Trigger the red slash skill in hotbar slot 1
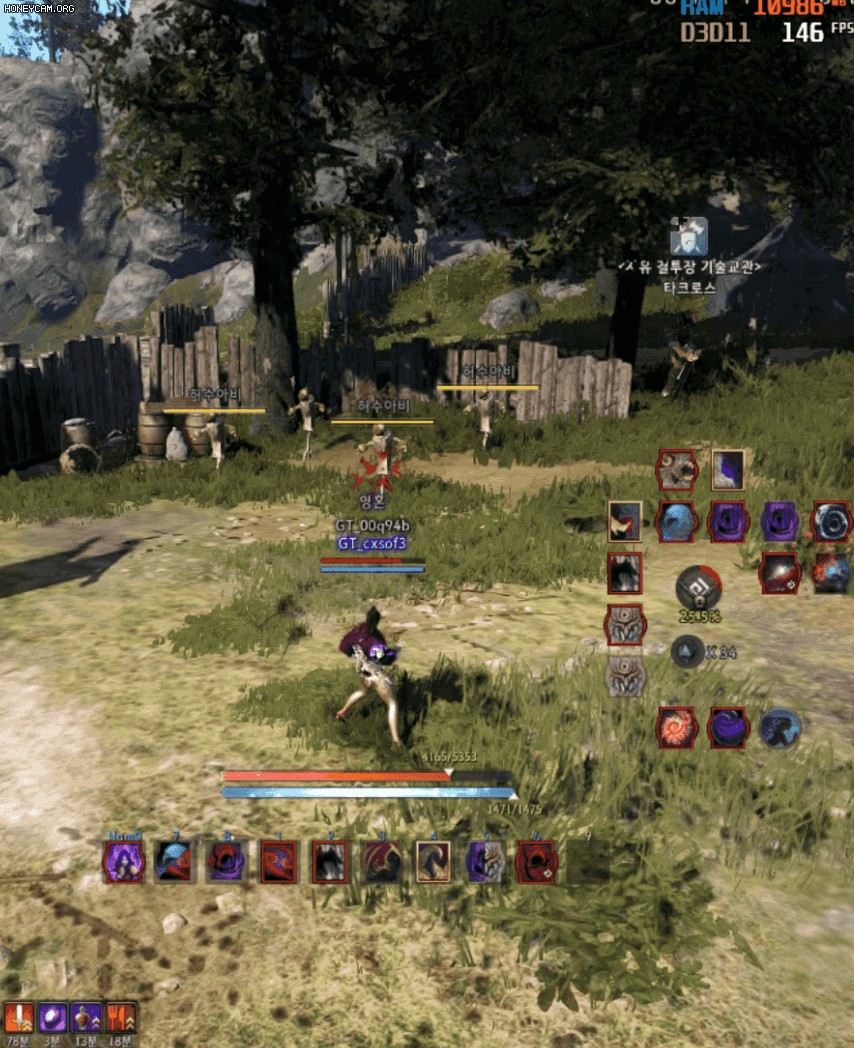 (279, 861)
